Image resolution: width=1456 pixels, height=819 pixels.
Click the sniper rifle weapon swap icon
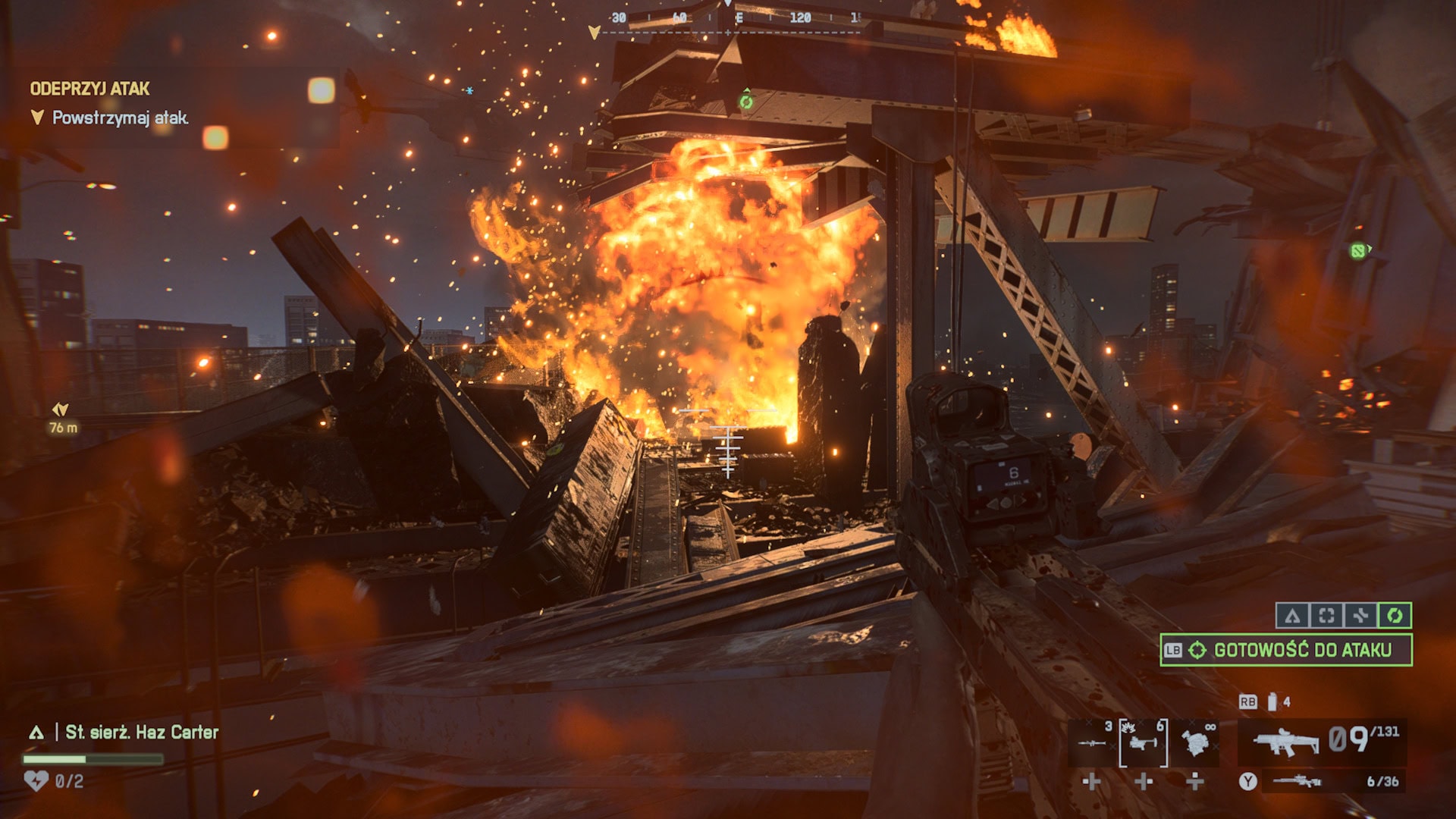pyautogui.click(x=1298, y=783)
